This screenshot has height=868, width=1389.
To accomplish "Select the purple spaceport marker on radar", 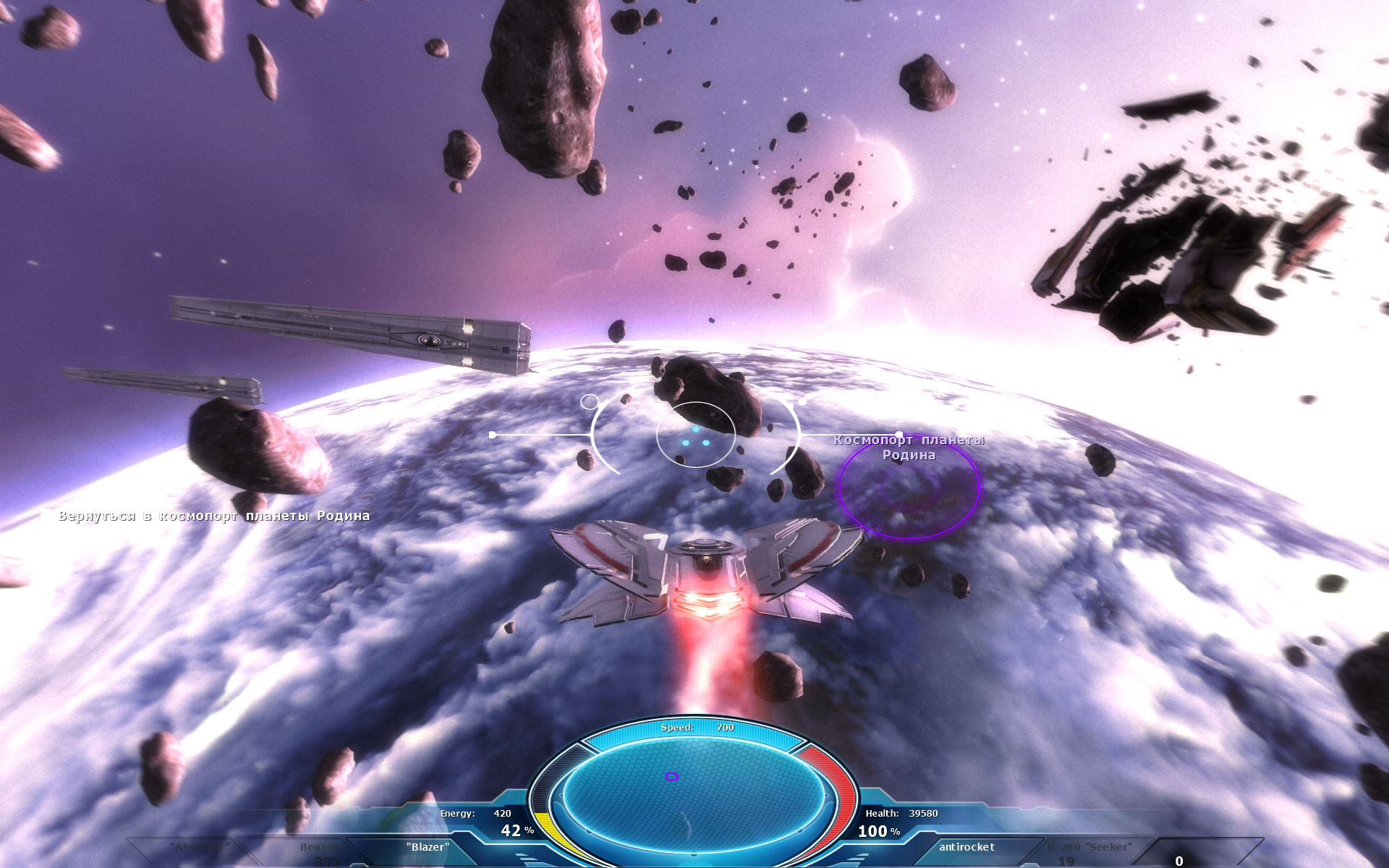I will 671,776.
